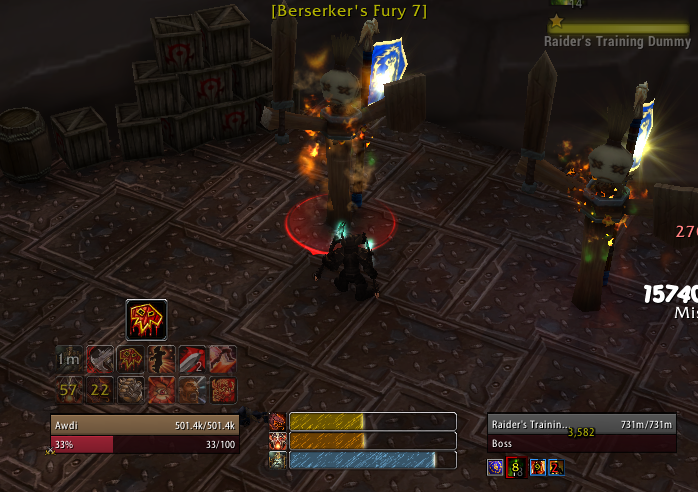Click the large red skull proc icon
Viewport: 698px width, 492px height.
pyautogui.click(x=146, y=320)
